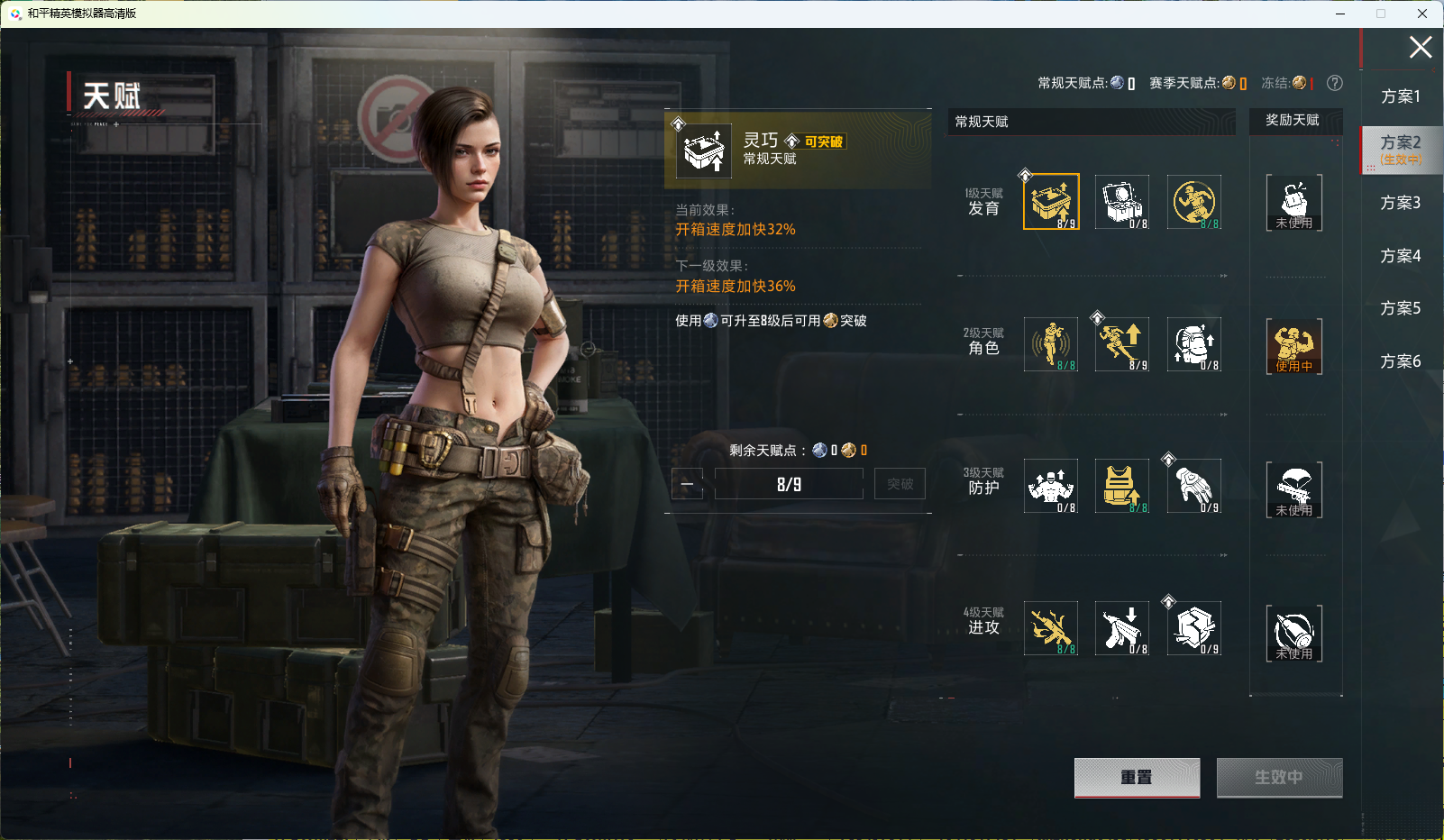Select the yellow vest talent in 防护 row
This screenshot has width=1444, height=840.
tap(1121, 486)
